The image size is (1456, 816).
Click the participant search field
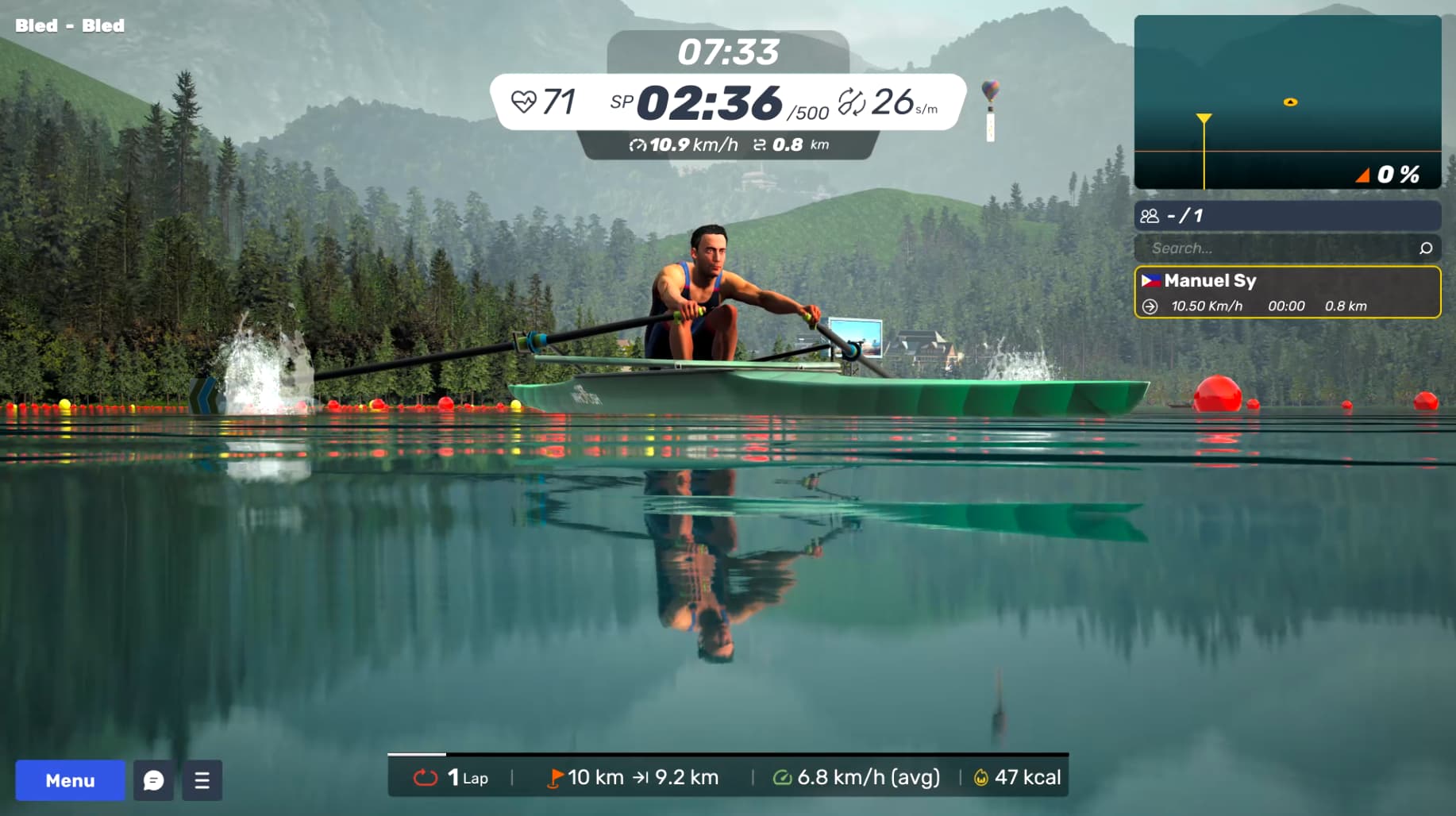[x=1278, y=248]
